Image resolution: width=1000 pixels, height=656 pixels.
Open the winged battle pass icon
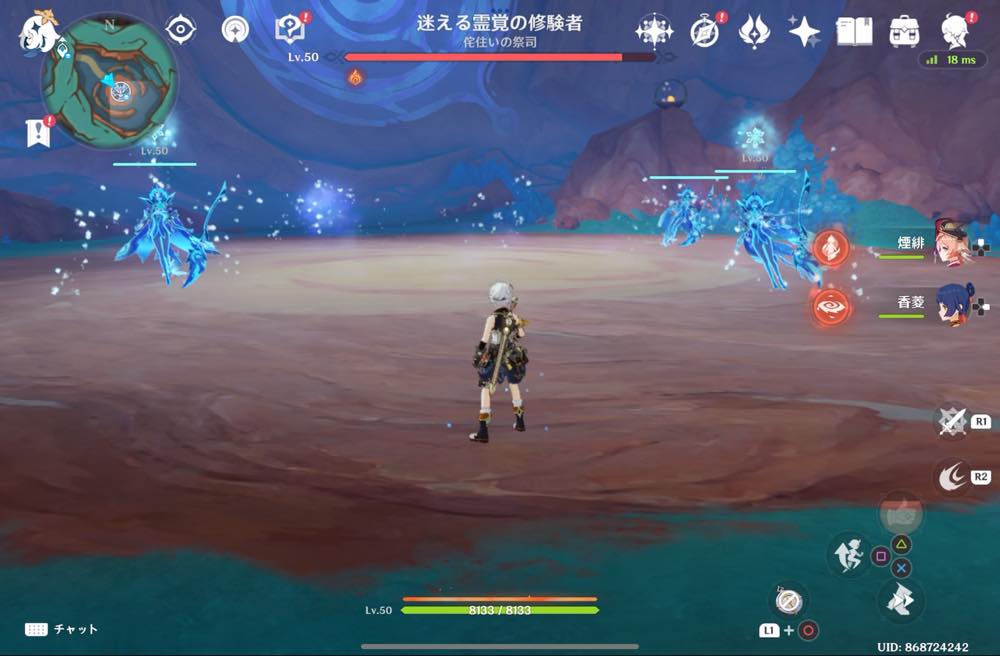[x=754, y=31]
